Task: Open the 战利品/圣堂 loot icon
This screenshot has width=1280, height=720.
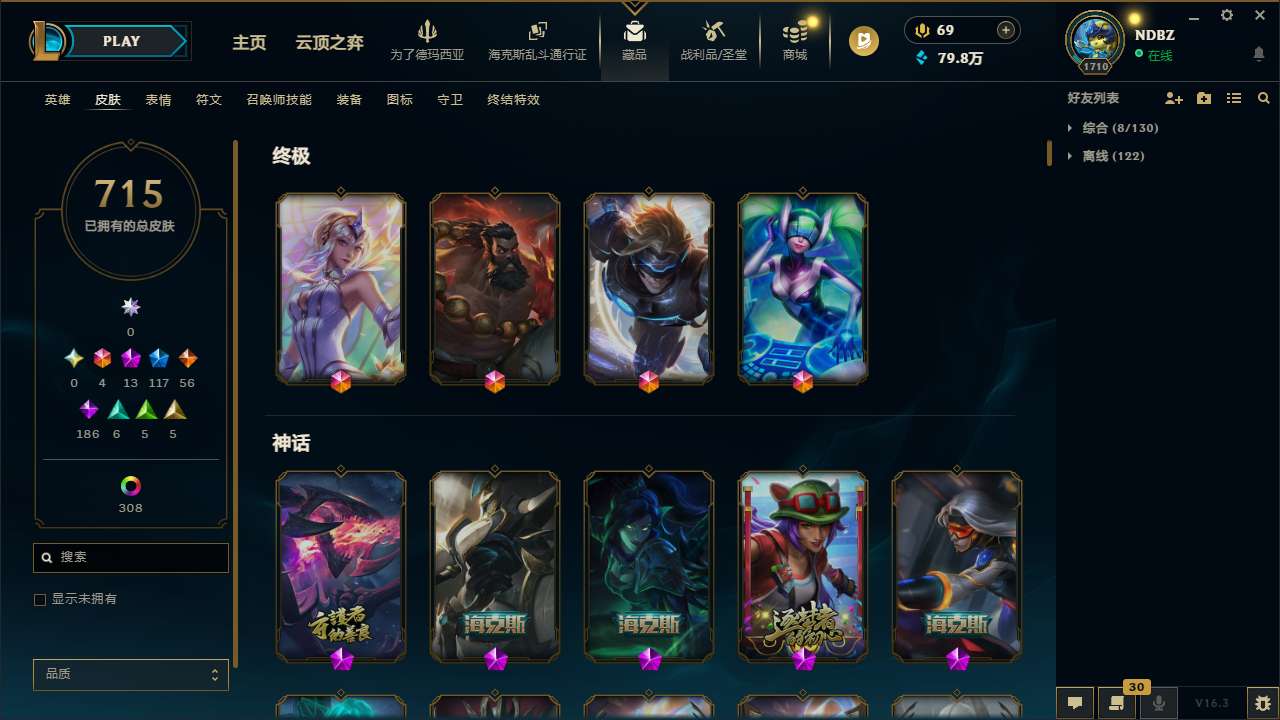Action: tap(713, 40)
